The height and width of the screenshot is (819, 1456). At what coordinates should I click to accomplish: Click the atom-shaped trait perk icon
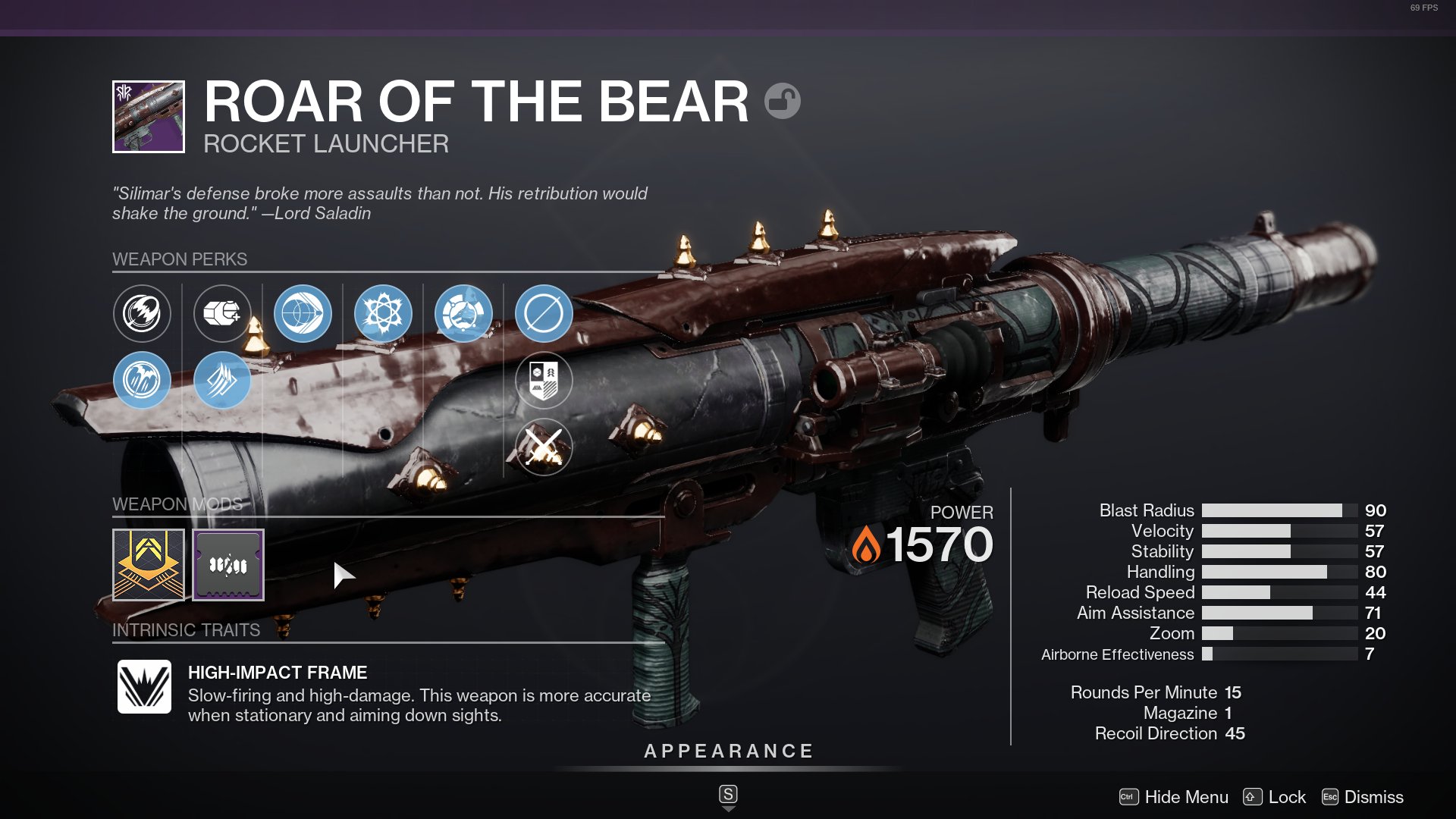click(x=383, y=313)
